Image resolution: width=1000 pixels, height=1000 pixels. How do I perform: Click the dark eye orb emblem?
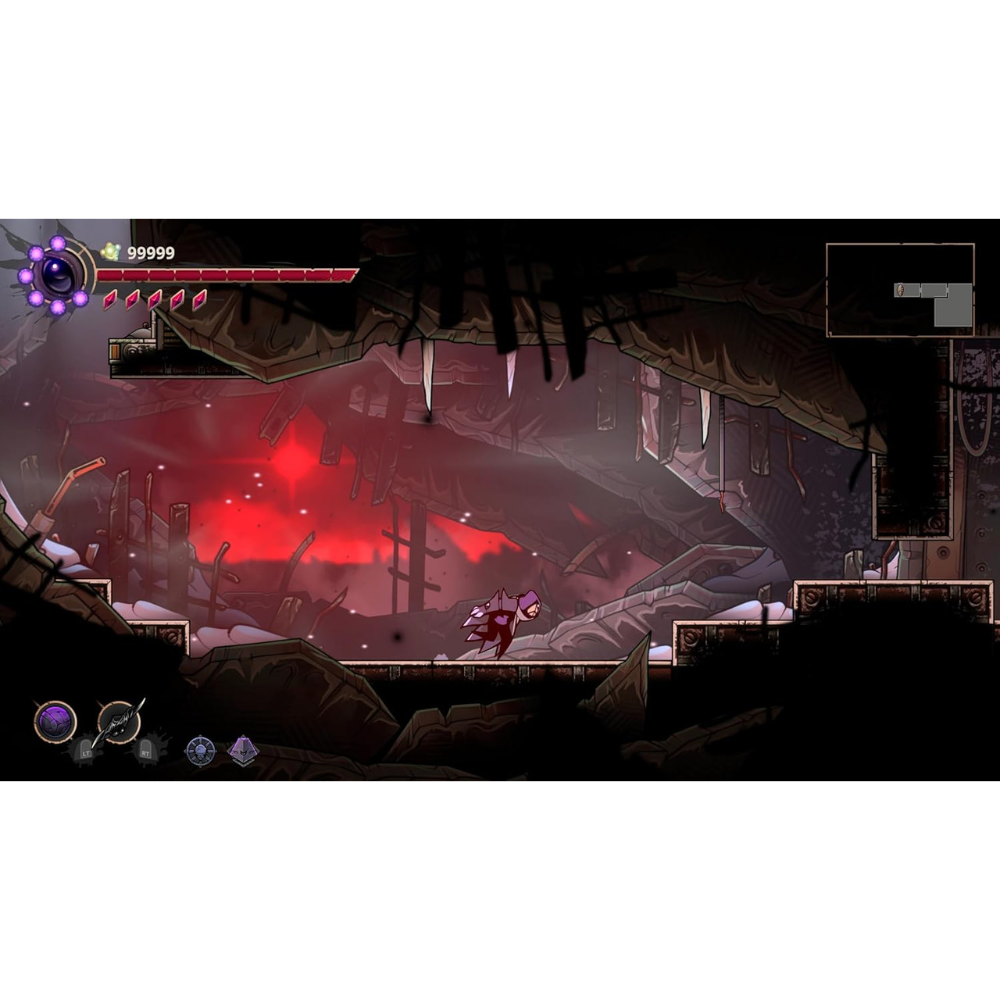tap(56, 274)
